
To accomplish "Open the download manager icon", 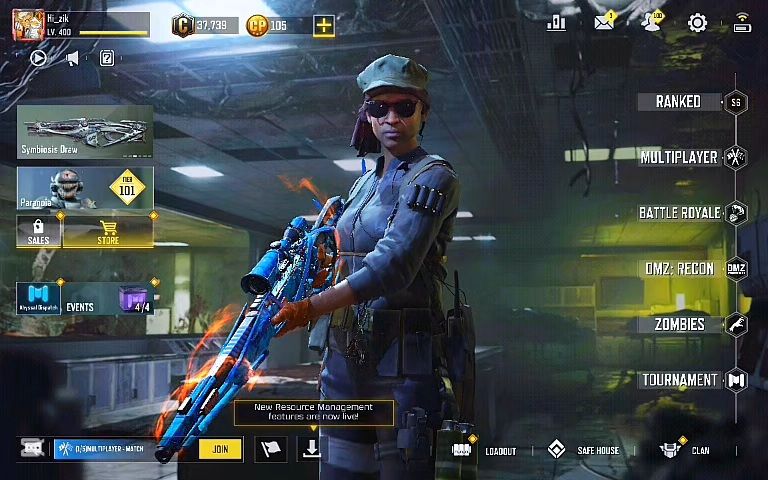I will click(x=312, y=449).
